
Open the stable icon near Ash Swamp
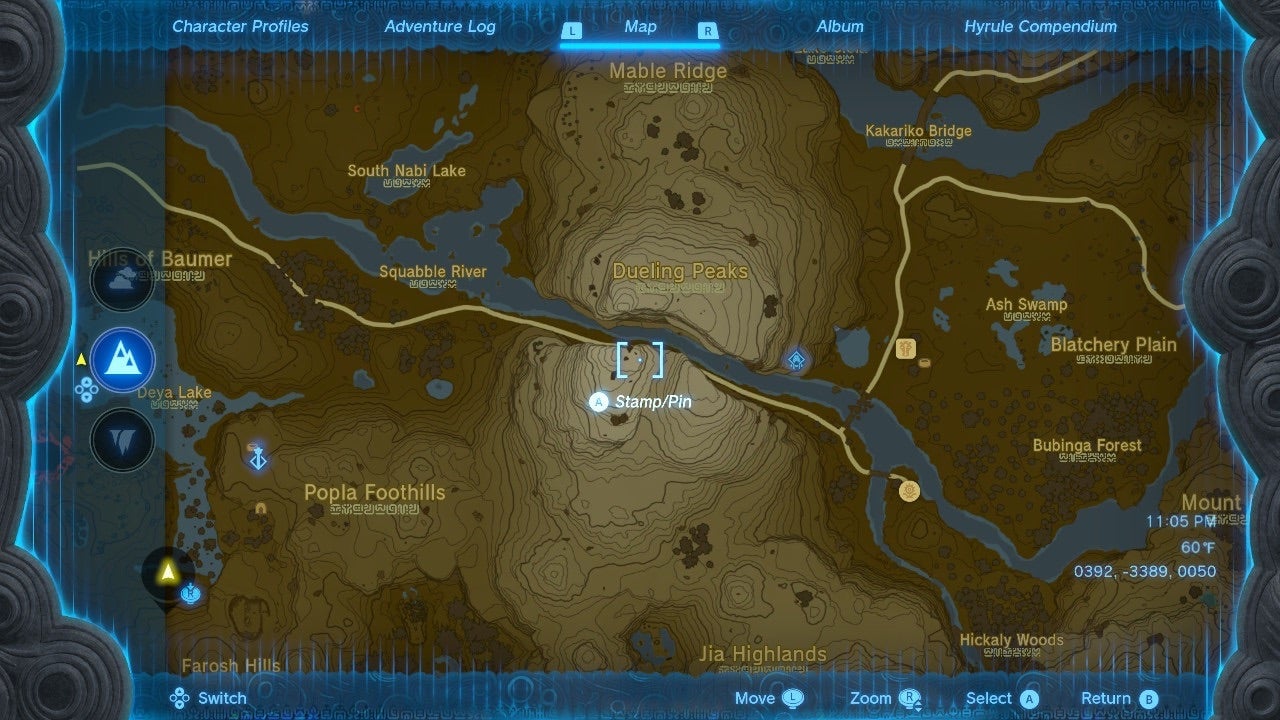[x=905, y=351]
